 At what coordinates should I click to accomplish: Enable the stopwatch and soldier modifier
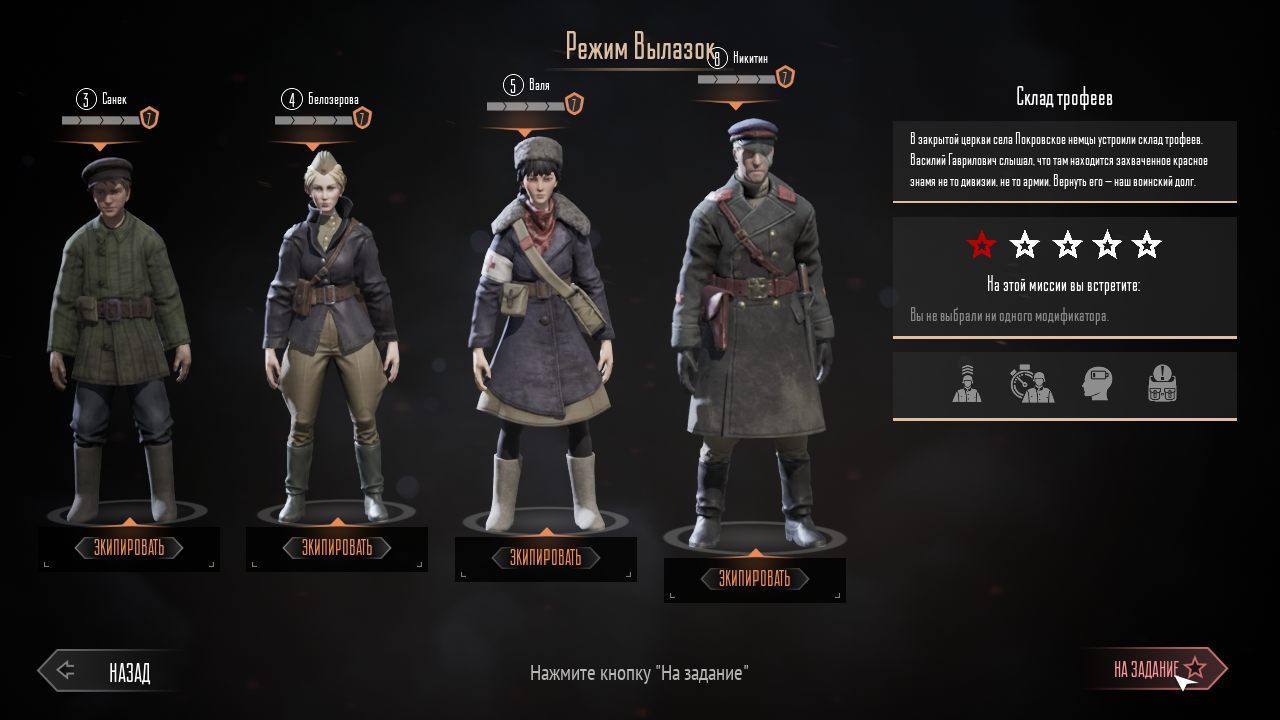click(1032, 384)
